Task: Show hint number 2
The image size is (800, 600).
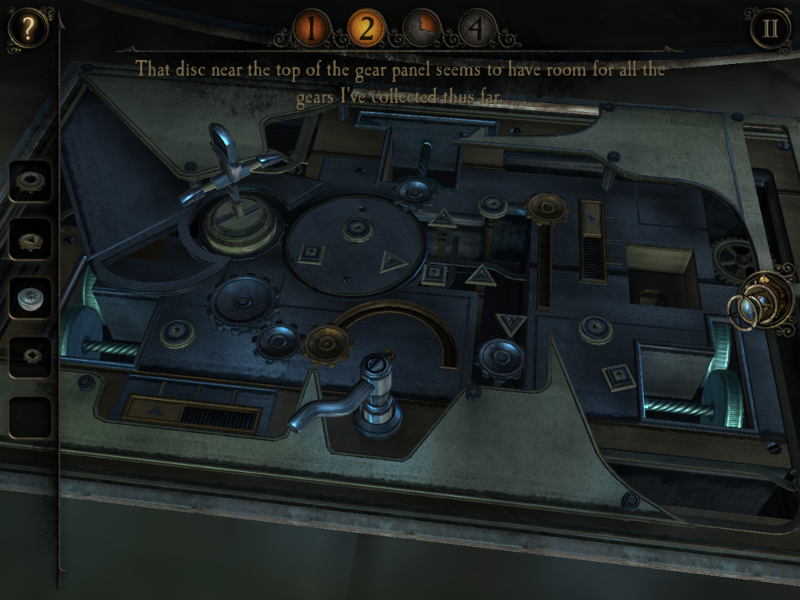Action: [x=367, y=27]
